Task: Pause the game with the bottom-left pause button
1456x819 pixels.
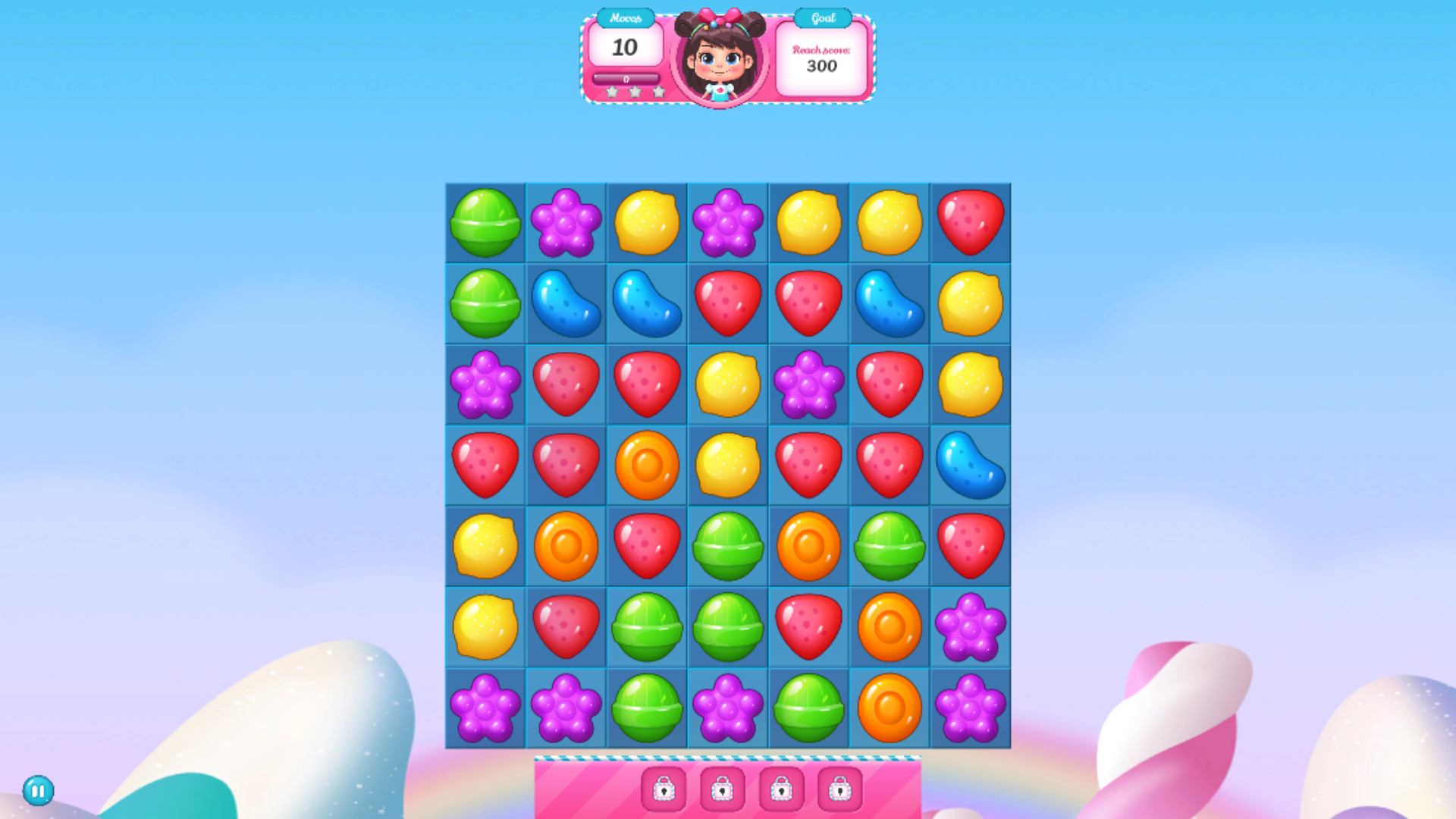Action: pyautogui.click(x=36, y=789)
